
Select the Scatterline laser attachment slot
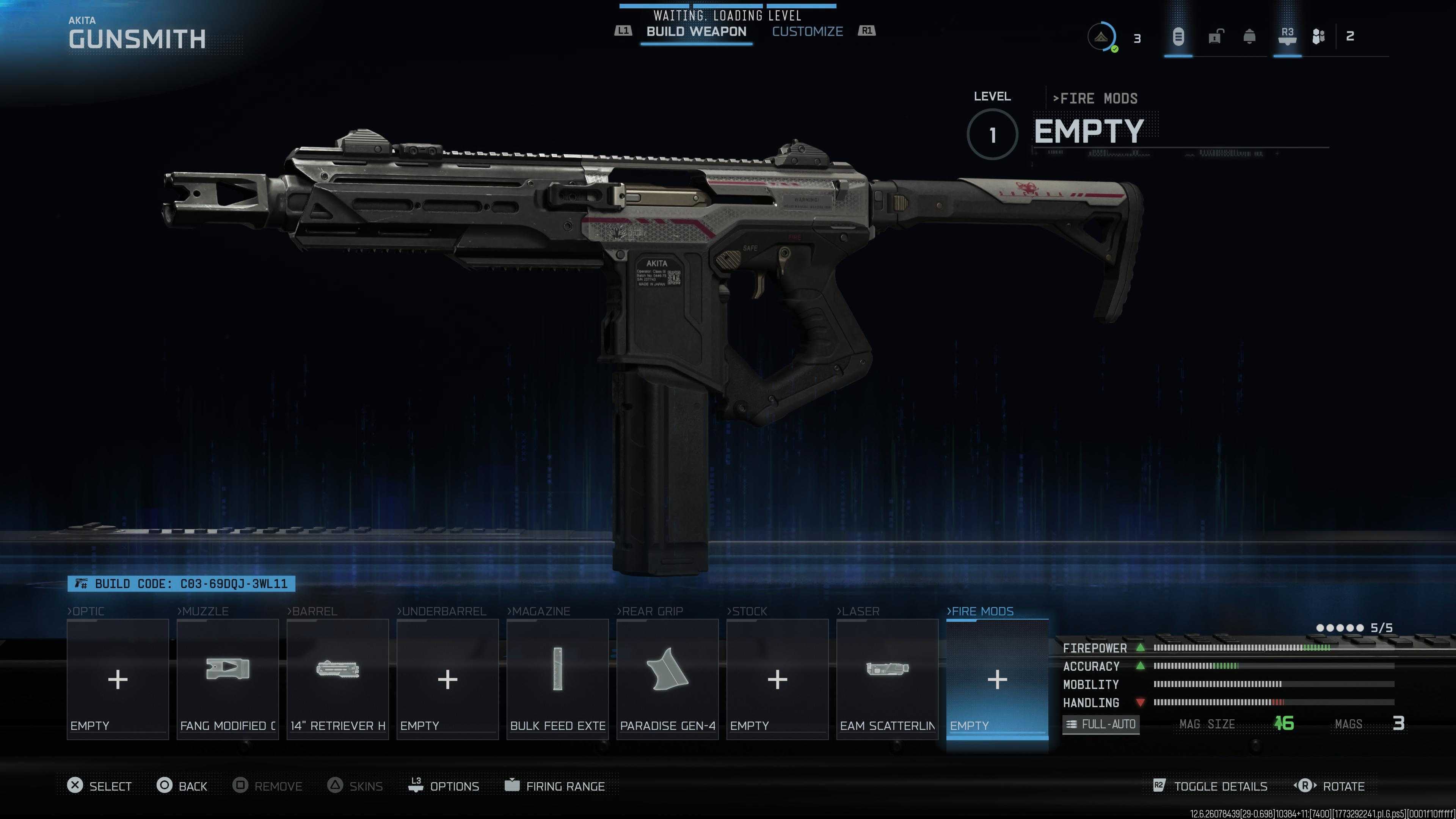pyautogui.click(x=887, y=679)
